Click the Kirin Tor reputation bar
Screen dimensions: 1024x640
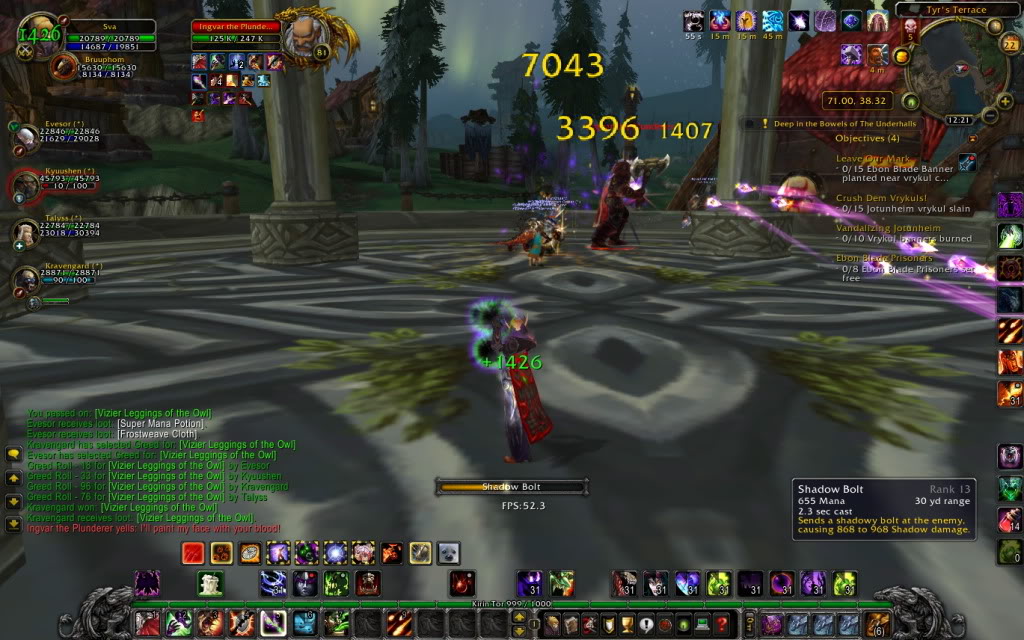(x=510, y=604)
